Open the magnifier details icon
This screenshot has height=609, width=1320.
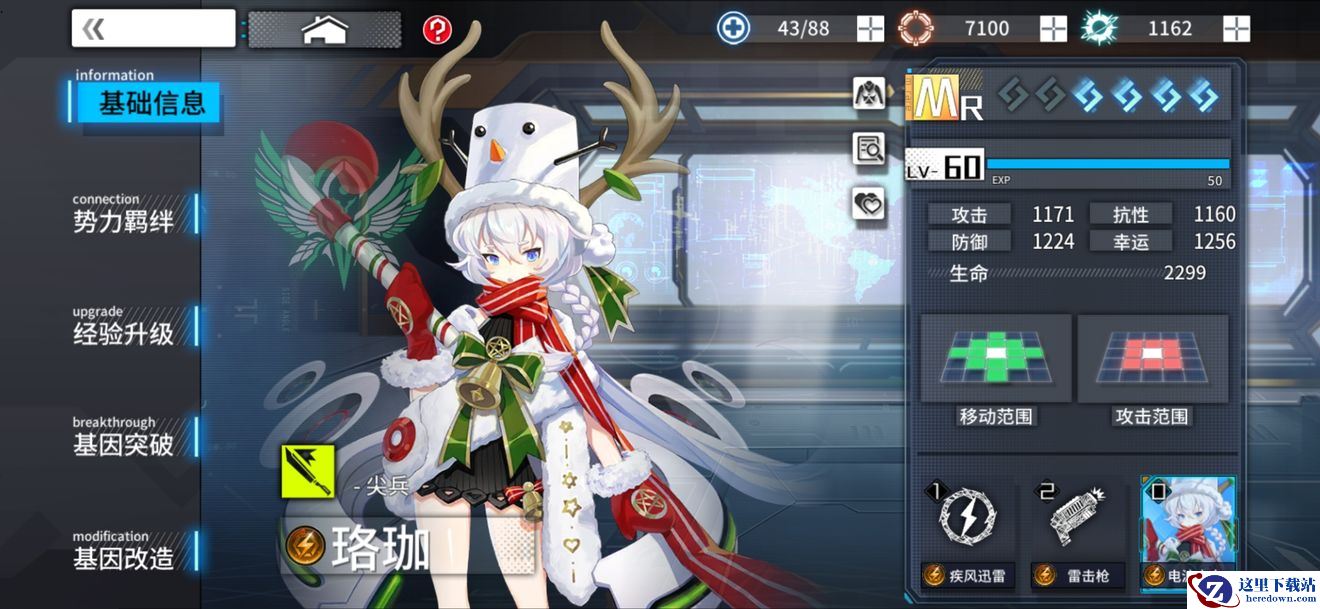pos(869,149)
